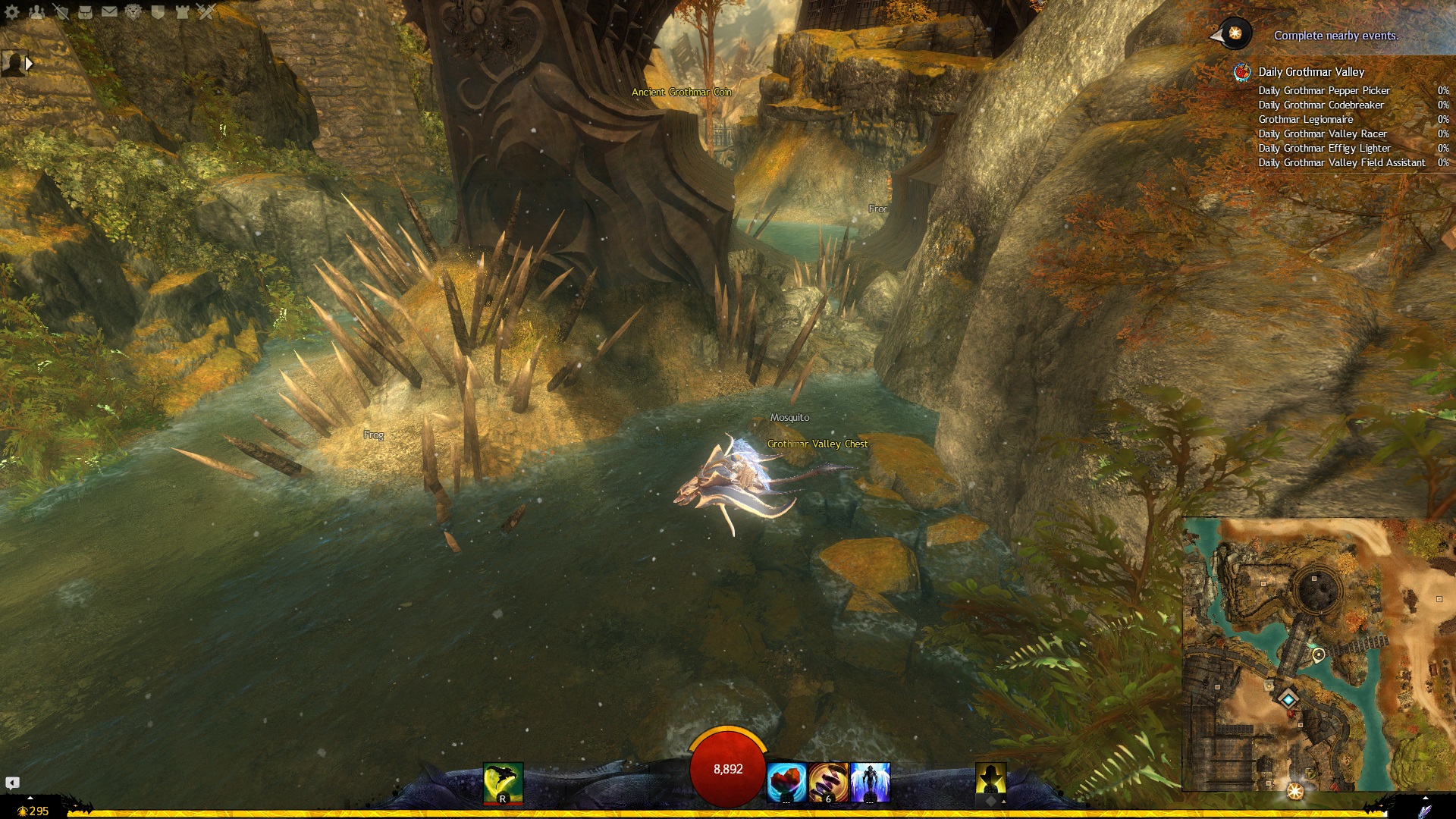Select the Daily Grothmar Valley achievement header
The width and height of the screenshot is (1456, 819).
1311,72
